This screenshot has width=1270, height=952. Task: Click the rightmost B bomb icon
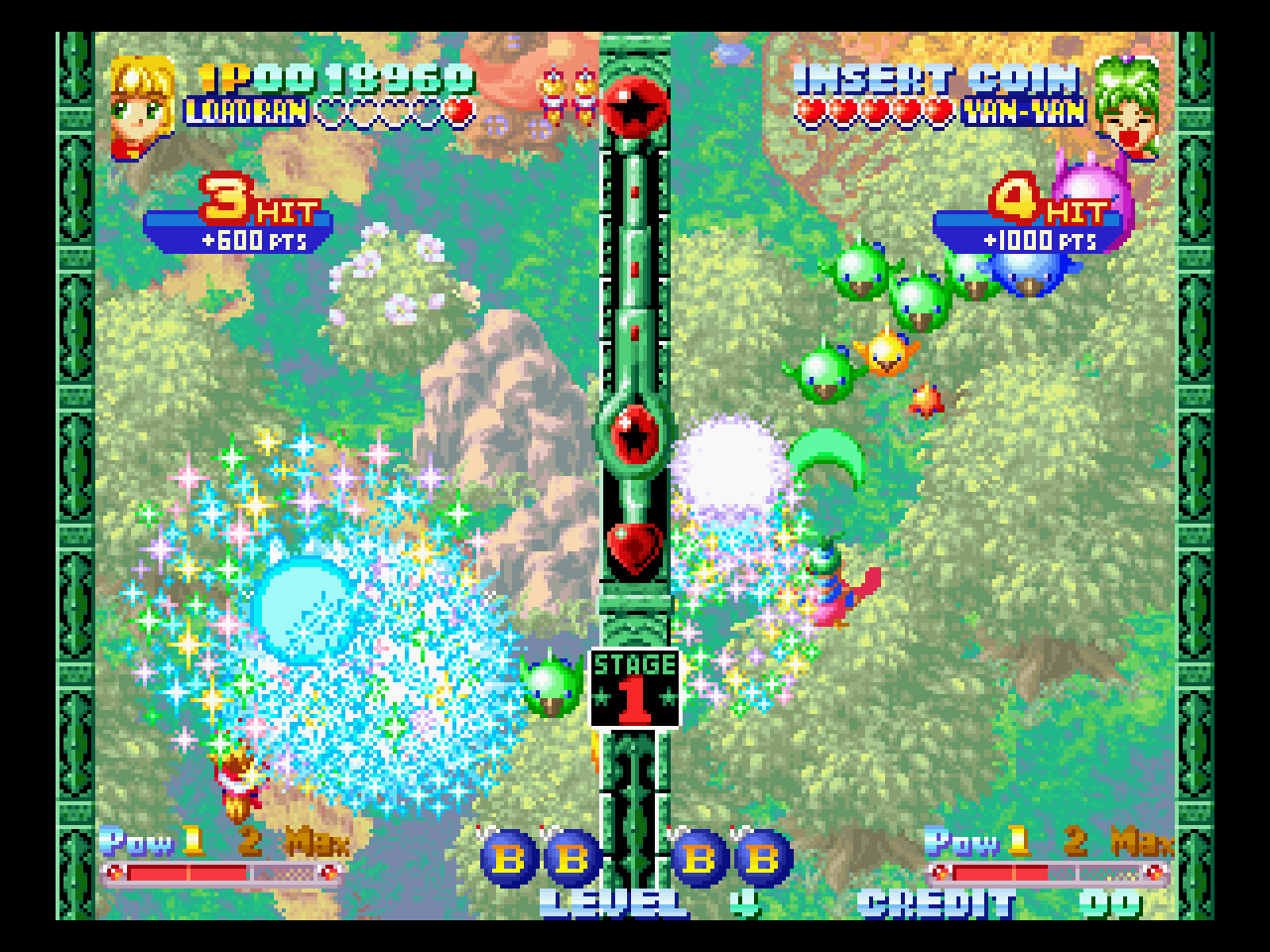coord(760,859)
